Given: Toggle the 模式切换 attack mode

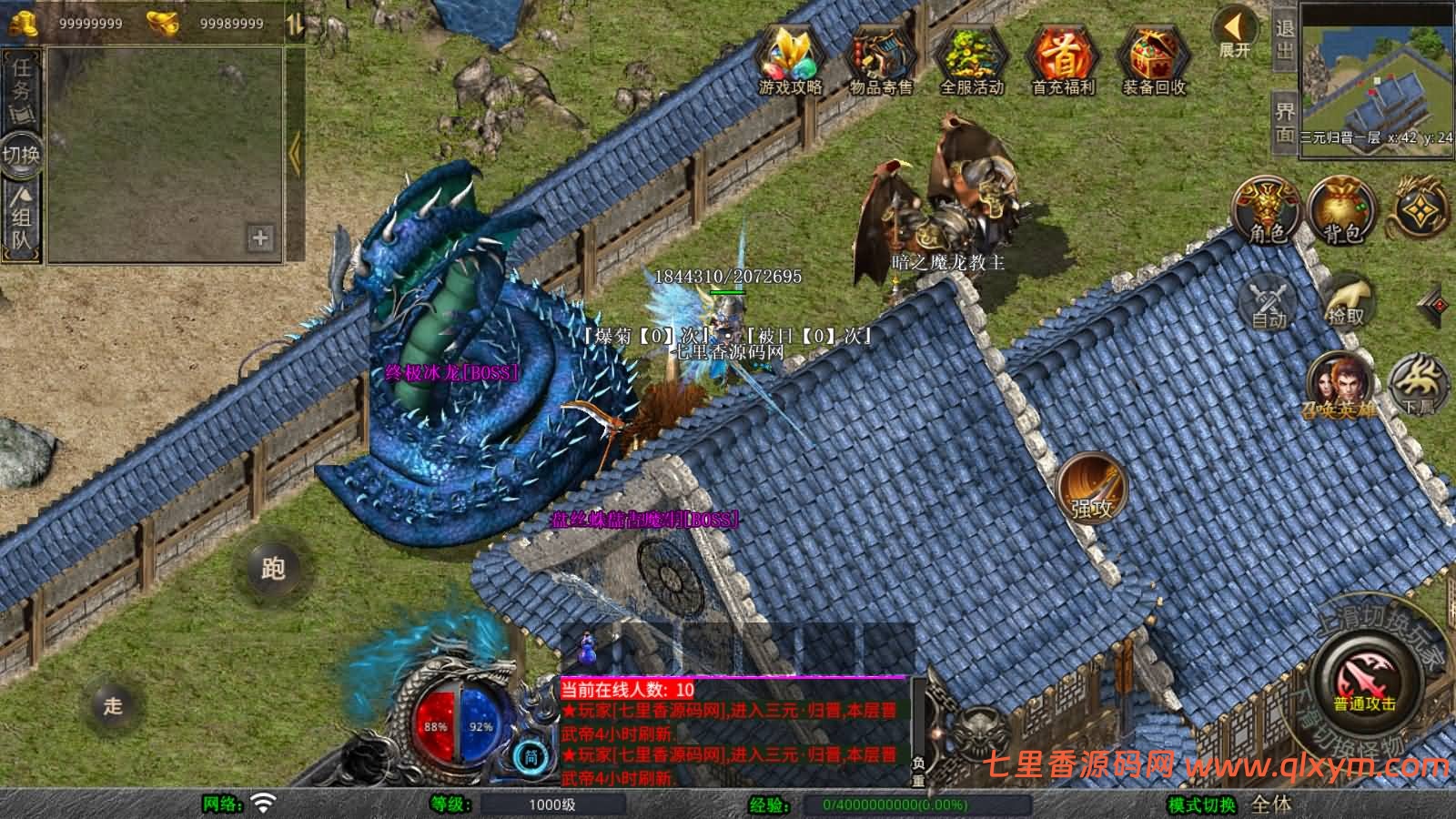Looking at the screenshot, I should pyautogui.click(x=1203, y=804).
